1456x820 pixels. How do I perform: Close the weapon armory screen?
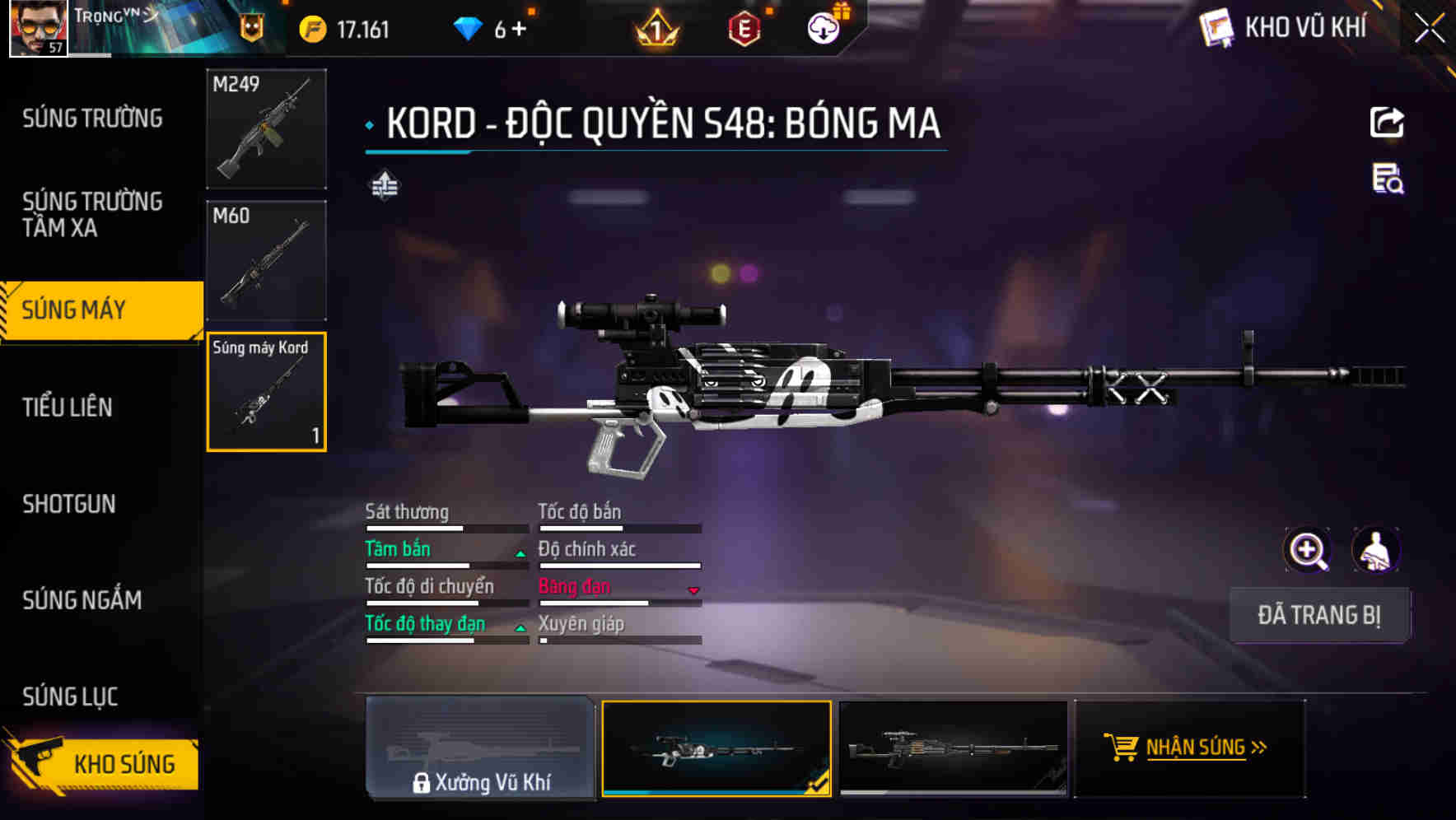click(x=1429, y=28)
